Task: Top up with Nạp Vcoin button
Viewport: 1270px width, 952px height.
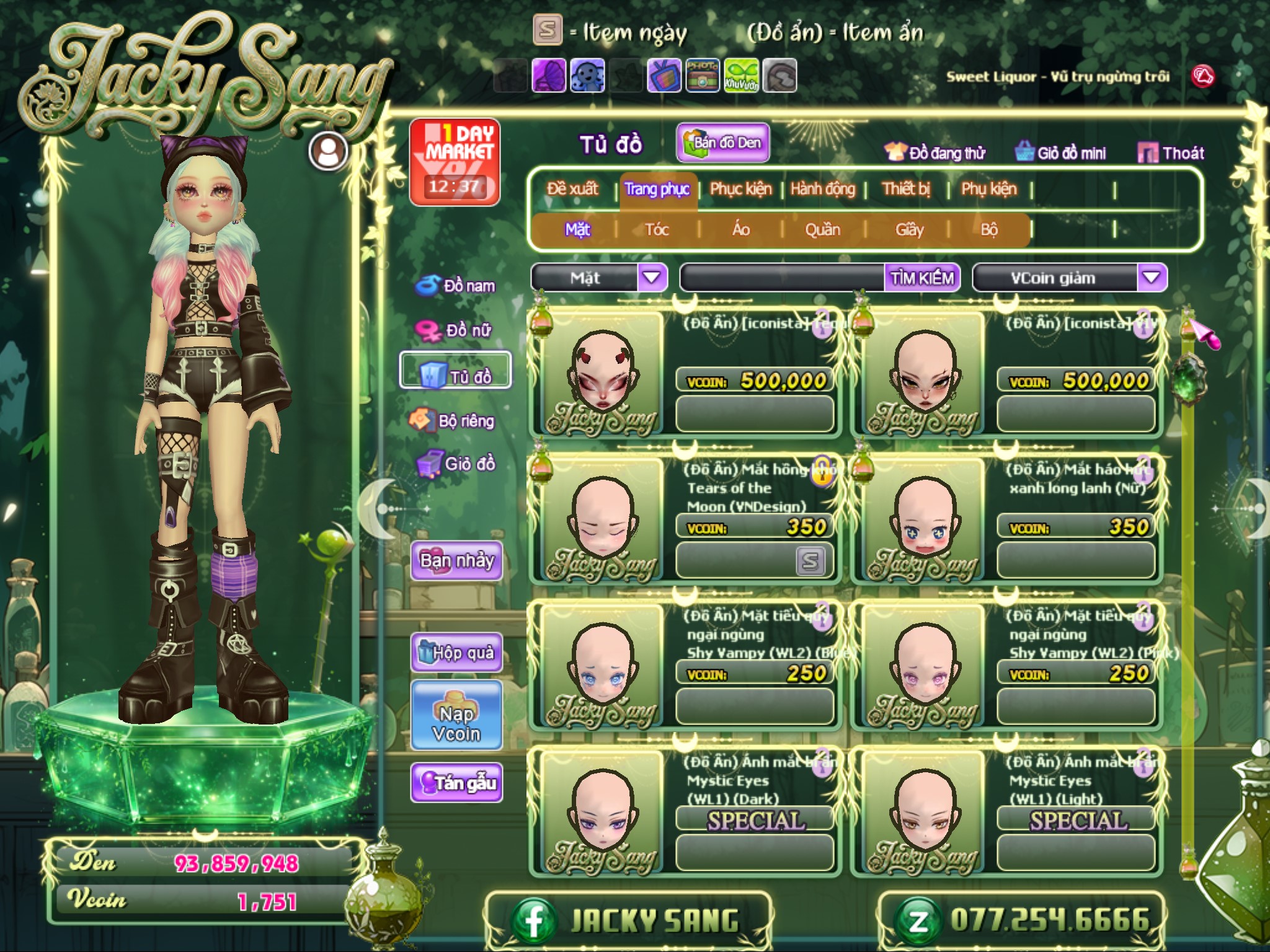Action: [x=456, y=724]
